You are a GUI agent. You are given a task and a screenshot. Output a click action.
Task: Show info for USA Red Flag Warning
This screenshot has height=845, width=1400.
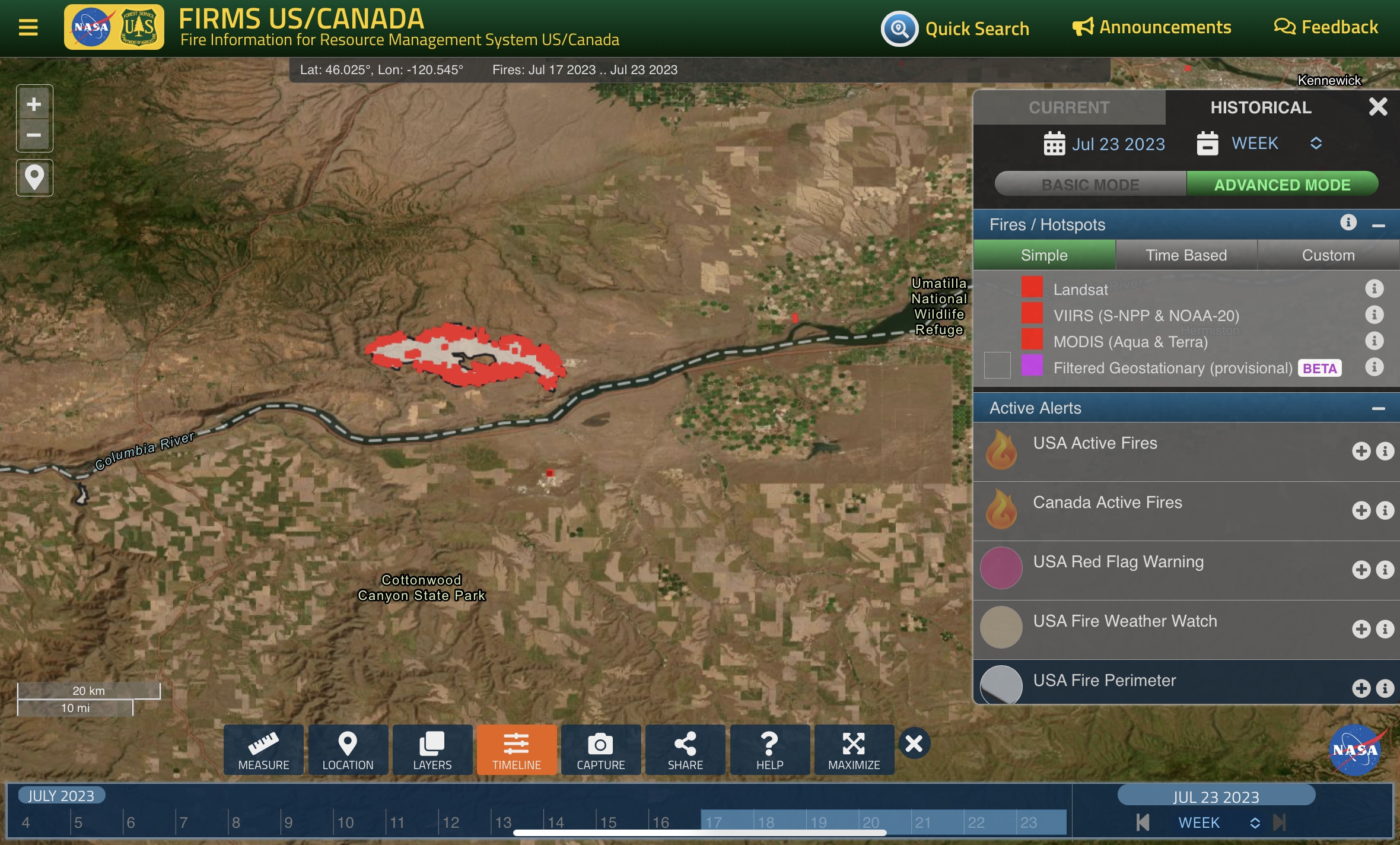point(1385,570)
